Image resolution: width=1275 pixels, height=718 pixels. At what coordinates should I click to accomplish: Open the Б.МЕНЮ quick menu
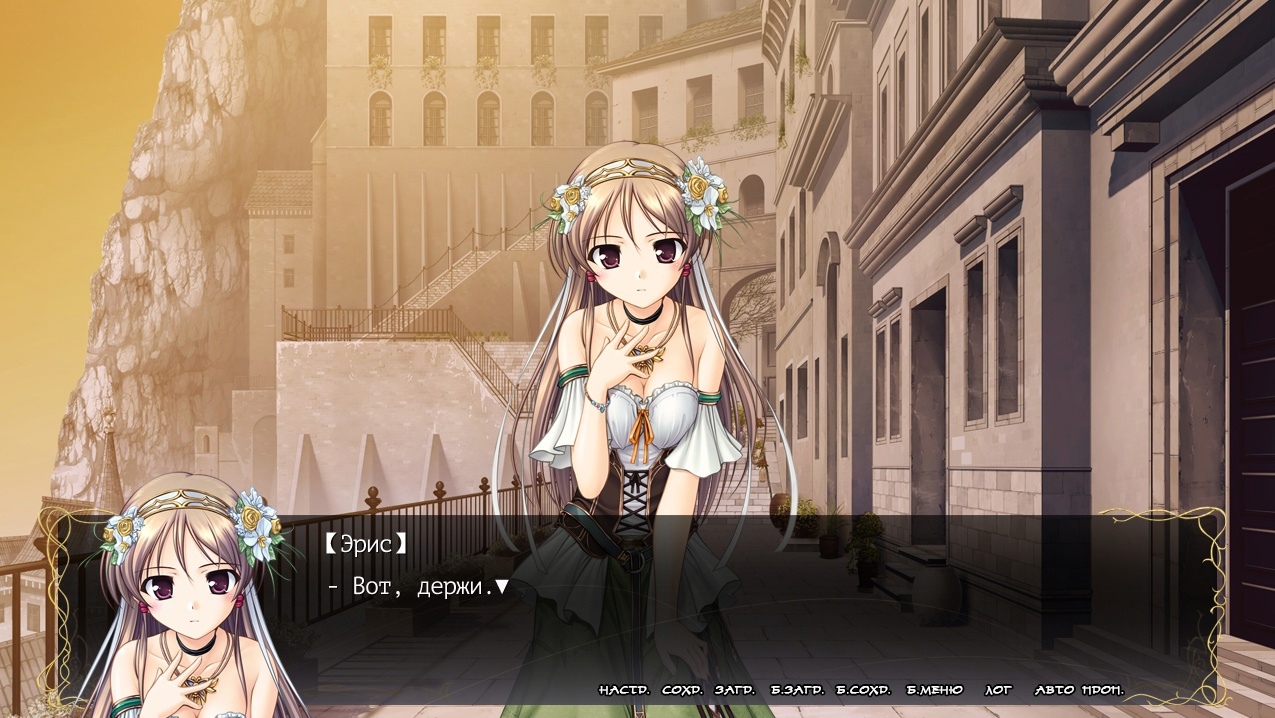pos(934,690)
